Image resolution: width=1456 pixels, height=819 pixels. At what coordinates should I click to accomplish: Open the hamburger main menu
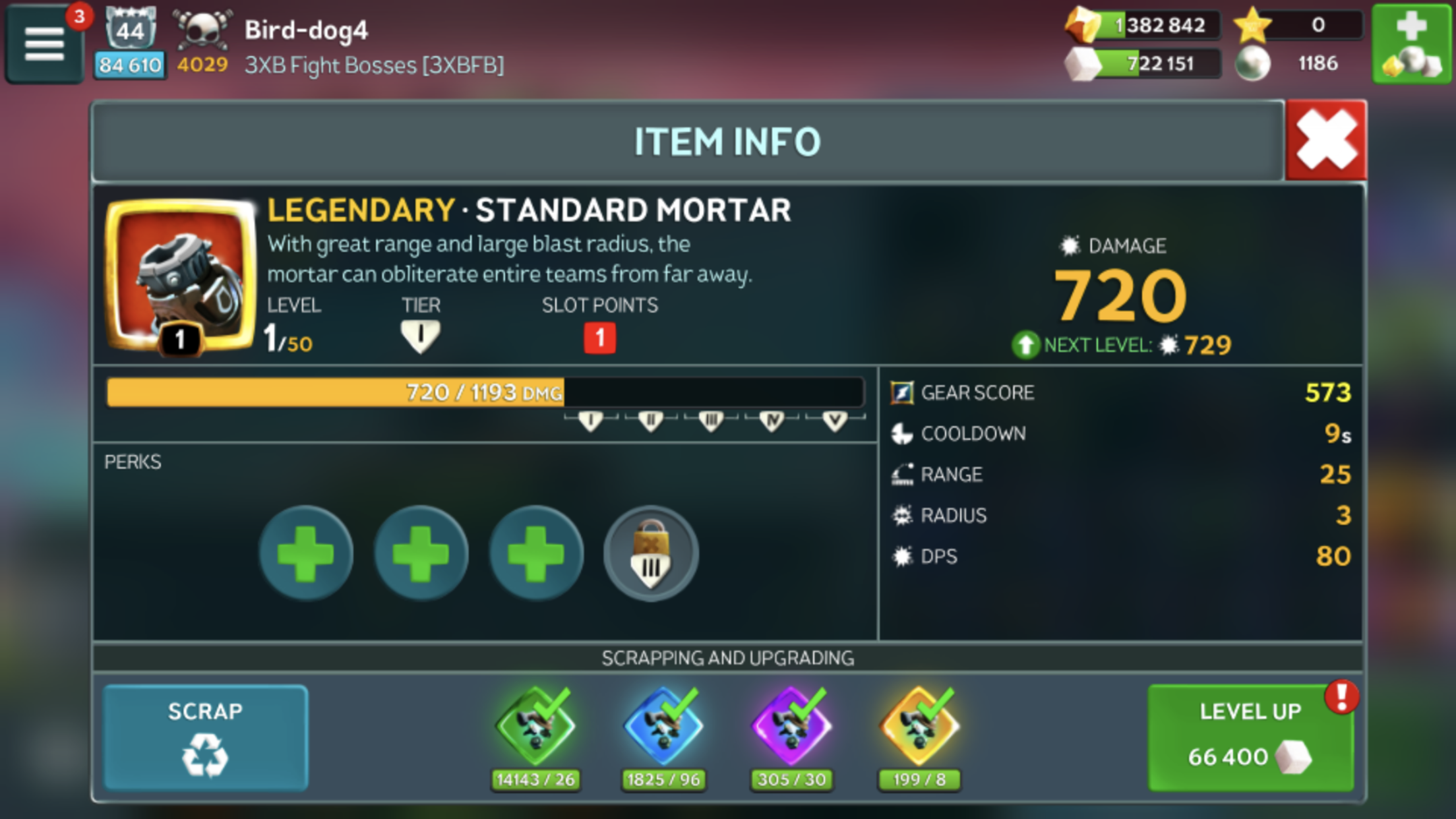click(44, 45)
